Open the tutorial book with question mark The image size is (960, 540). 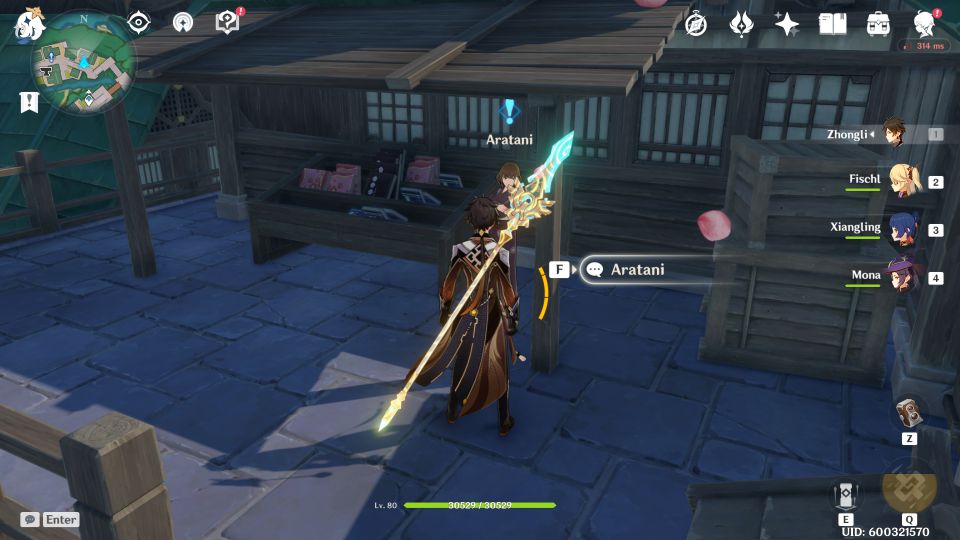coord(228,23)
